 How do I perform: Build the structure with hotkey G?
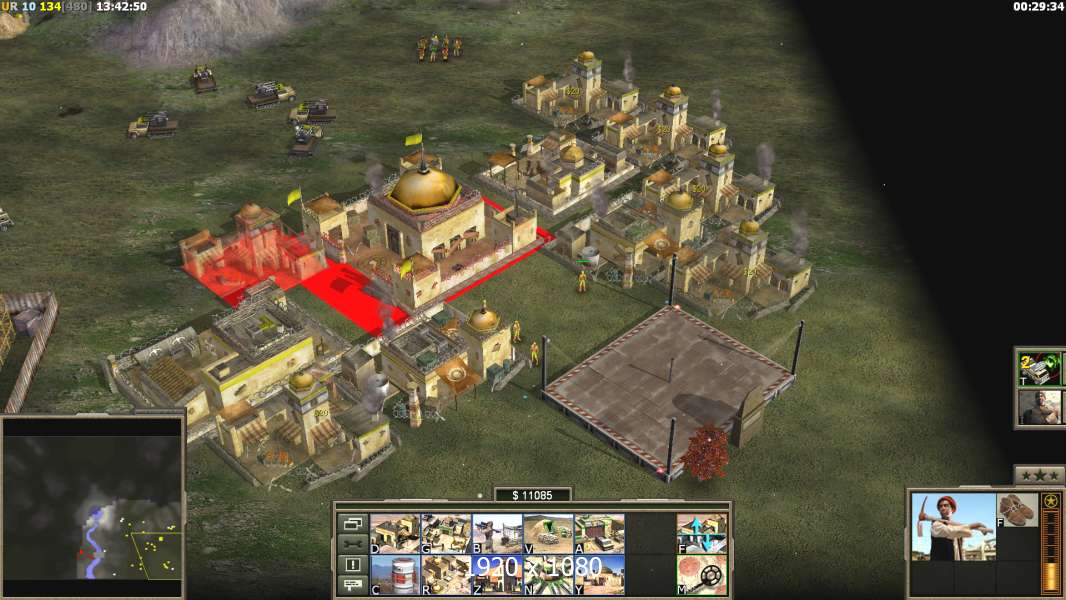[x=446, y=534]
